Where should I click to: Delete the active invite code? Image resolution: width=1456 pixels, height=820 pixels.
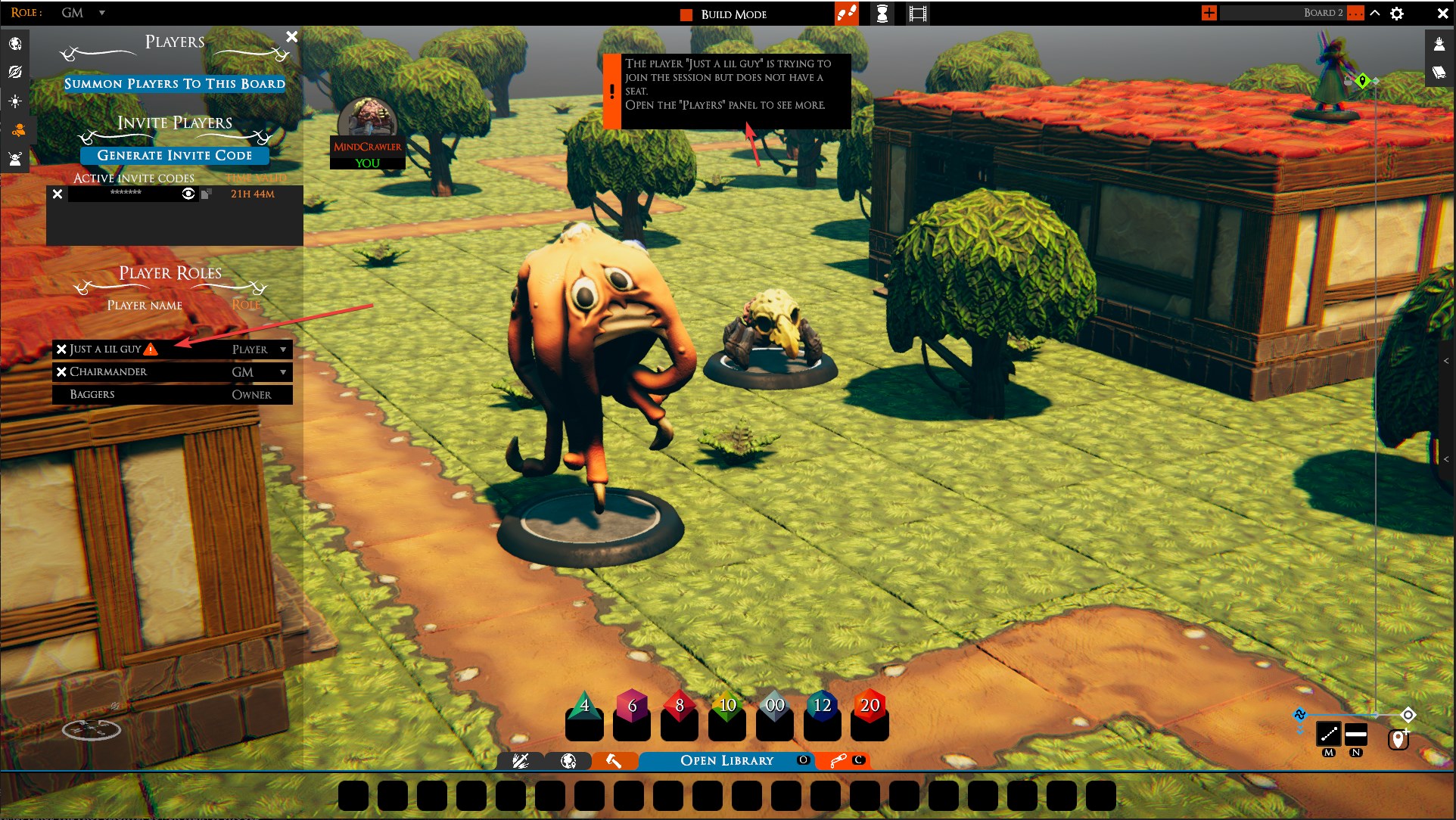58,194
